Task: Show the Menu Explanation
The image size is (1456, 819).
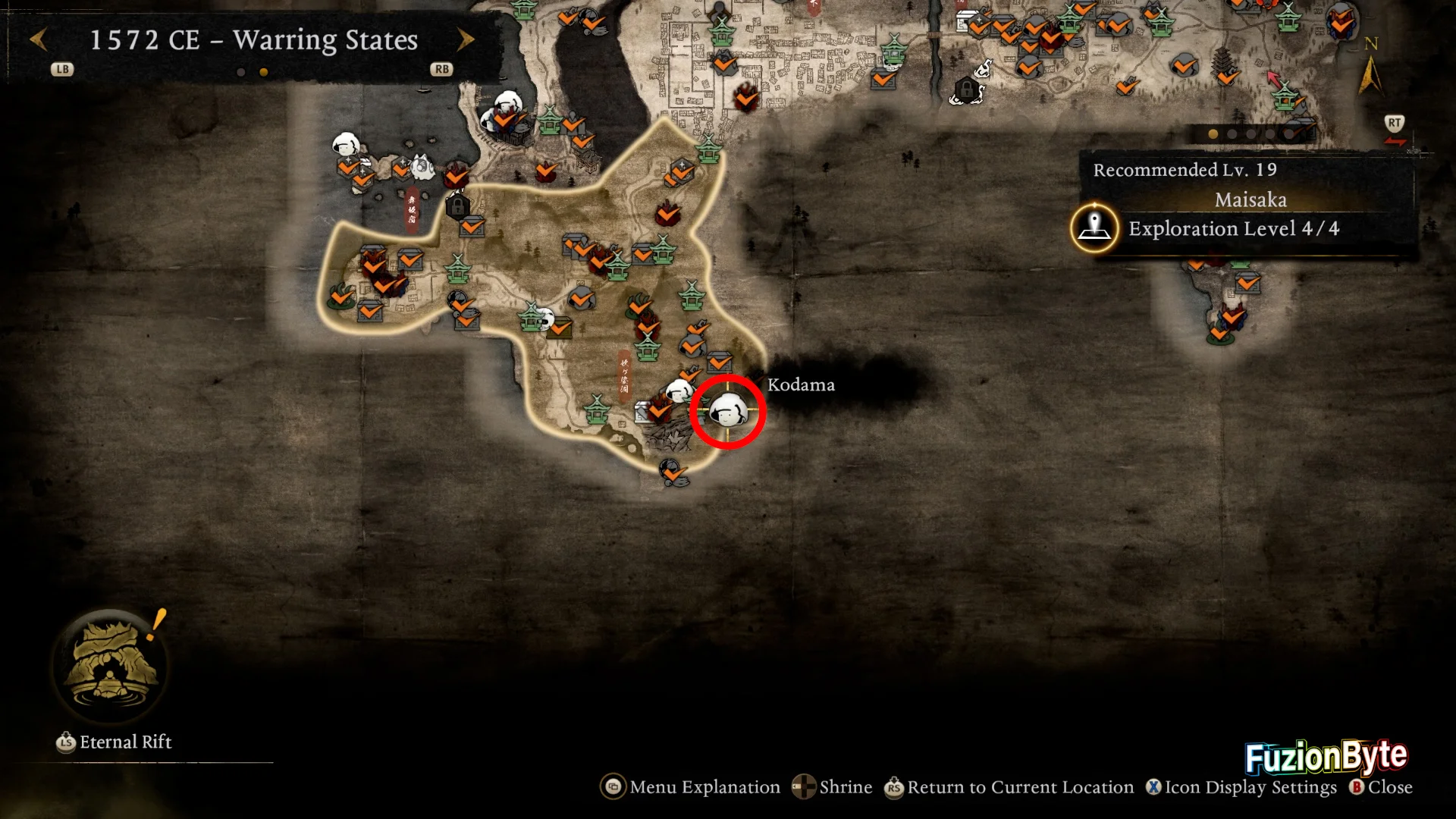Action: 690,787
